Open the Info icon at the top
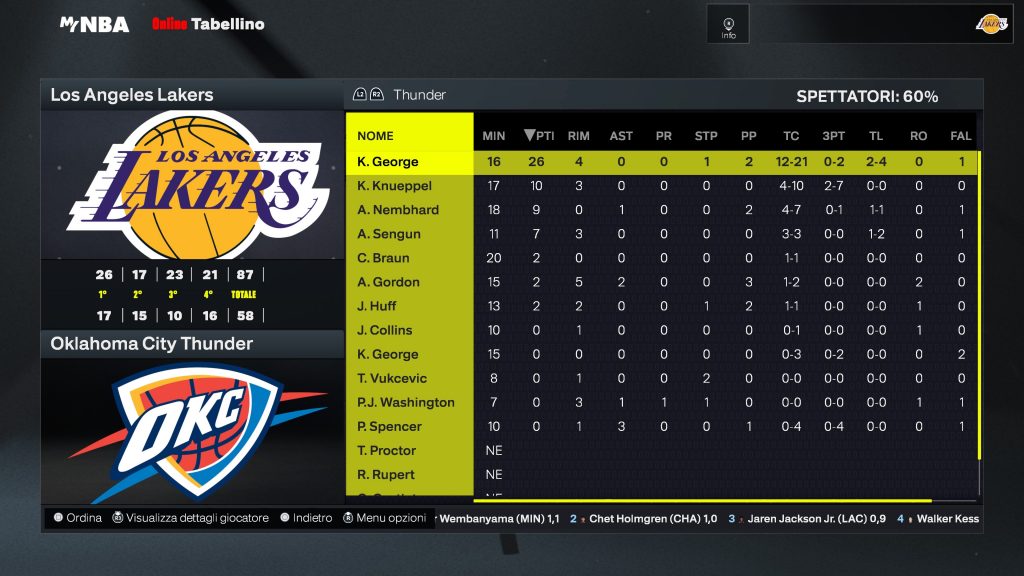This screenshot has width=1024, height=576. [x=728, y=24]
